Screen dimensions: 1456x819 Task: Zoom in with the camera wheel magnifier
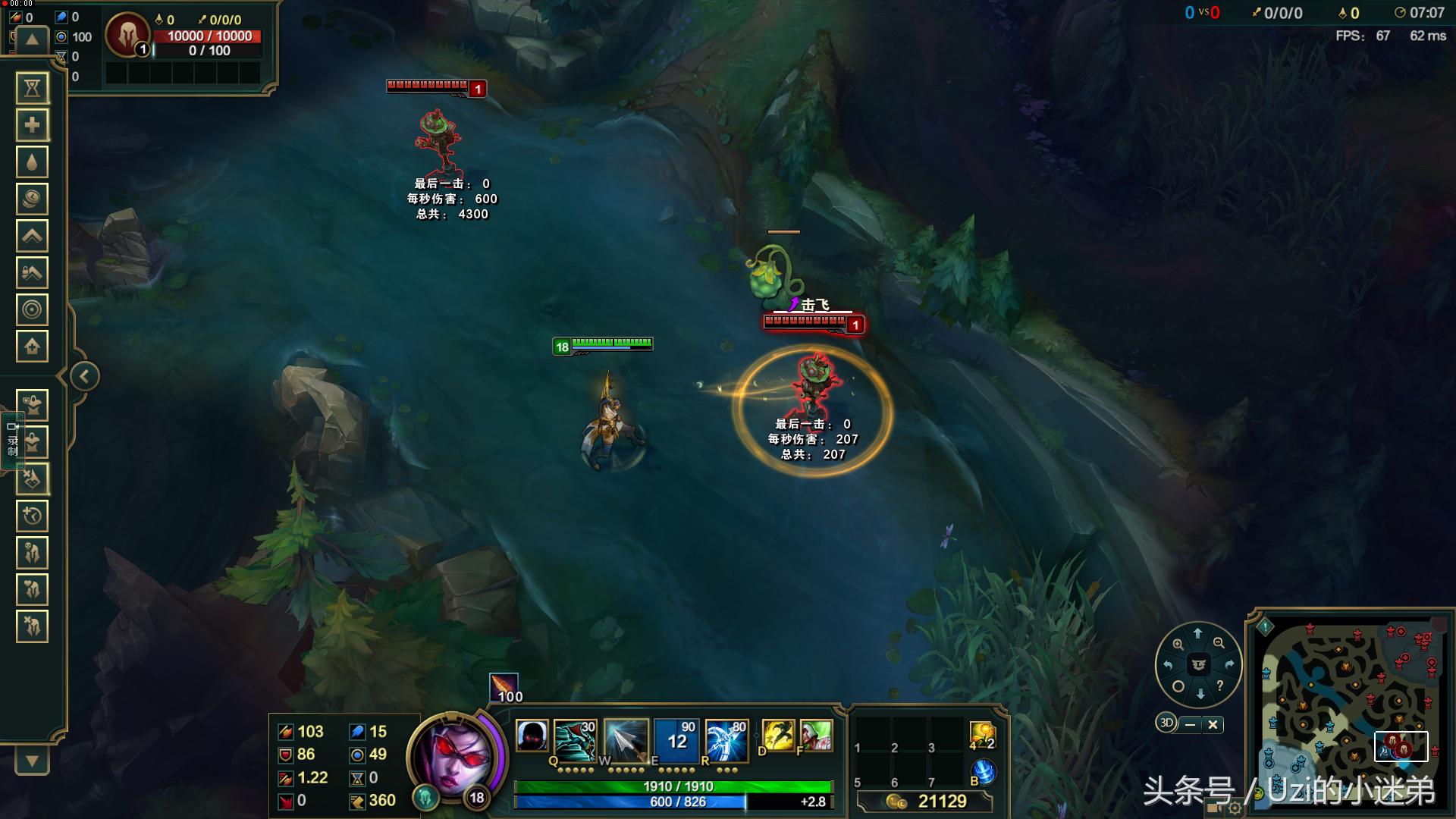coord(1178,645)
